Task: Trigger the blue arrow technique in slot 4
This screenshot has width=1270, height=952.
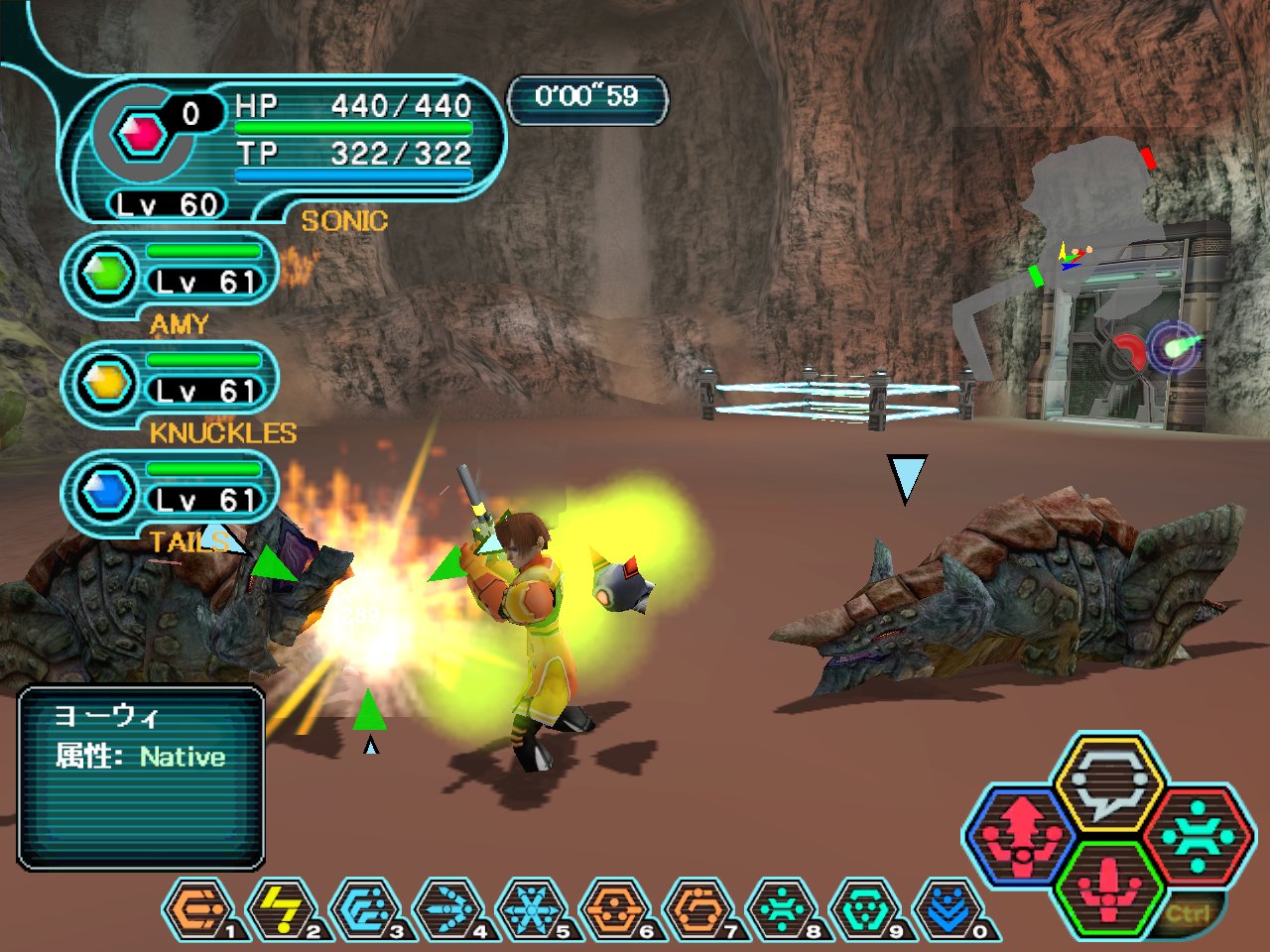Action: point(448,909)
